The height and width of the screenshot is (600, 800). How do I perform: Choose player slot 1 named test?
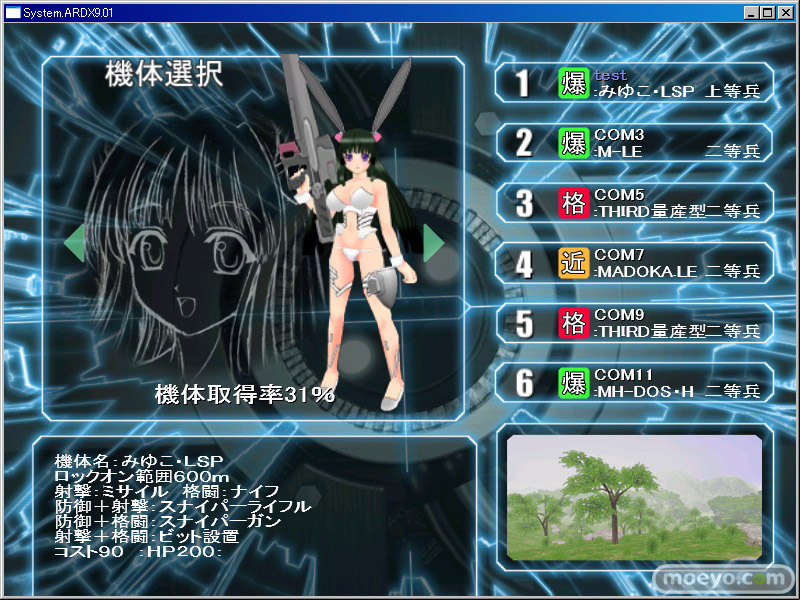(x=635, y=83)
